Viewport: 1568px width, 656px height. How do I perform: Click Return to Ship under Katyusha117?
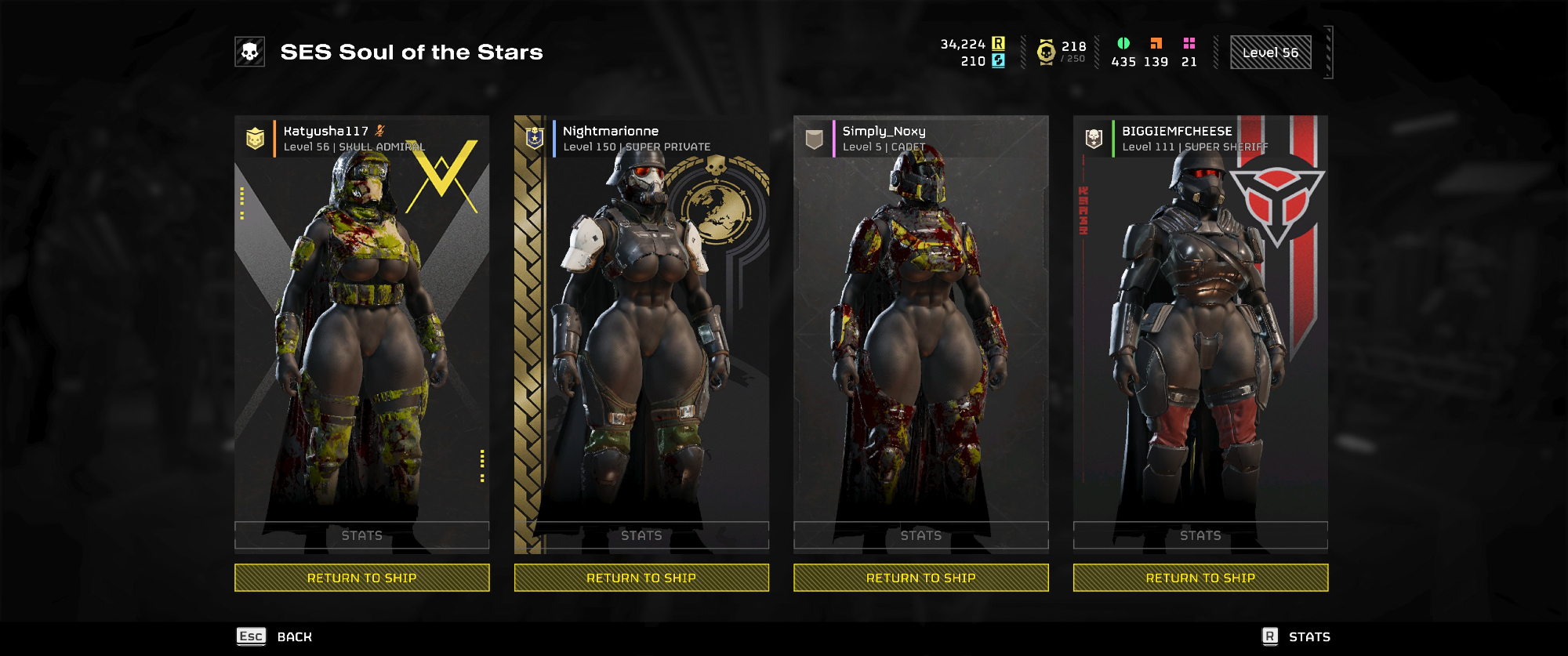[x=361, y=578]
